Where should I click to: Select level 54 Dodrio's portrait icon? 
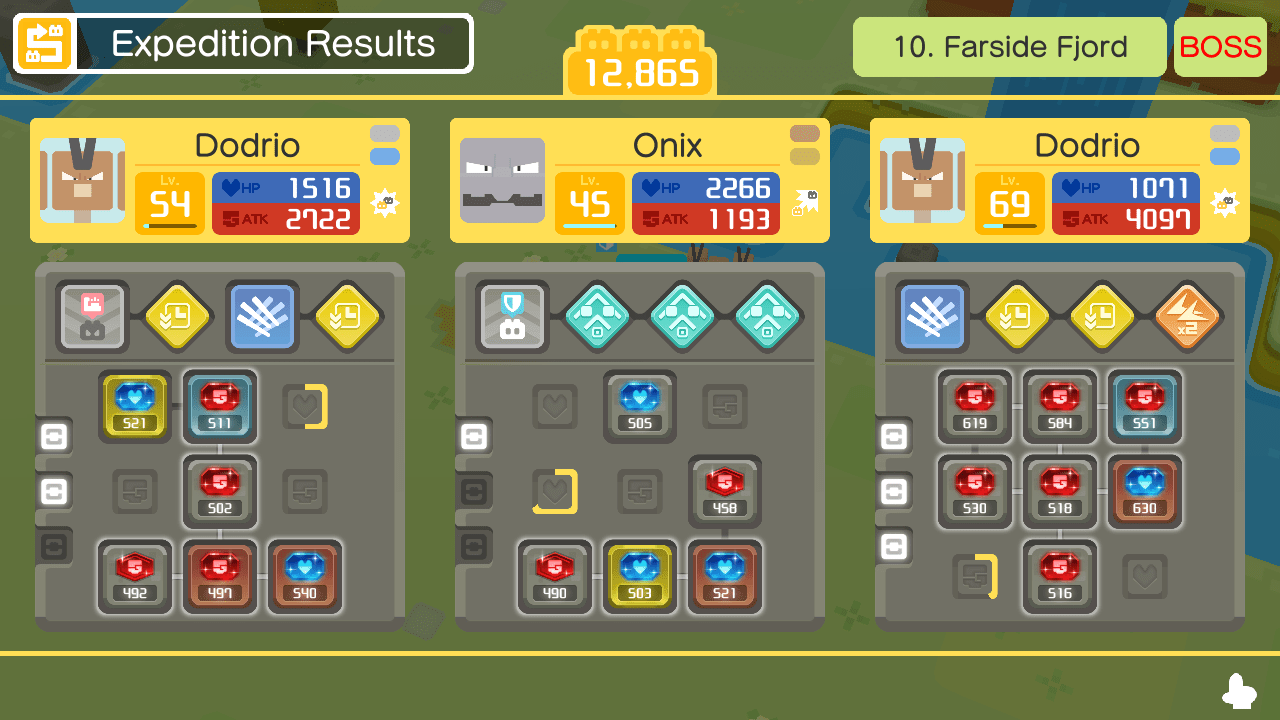point(80,180)
